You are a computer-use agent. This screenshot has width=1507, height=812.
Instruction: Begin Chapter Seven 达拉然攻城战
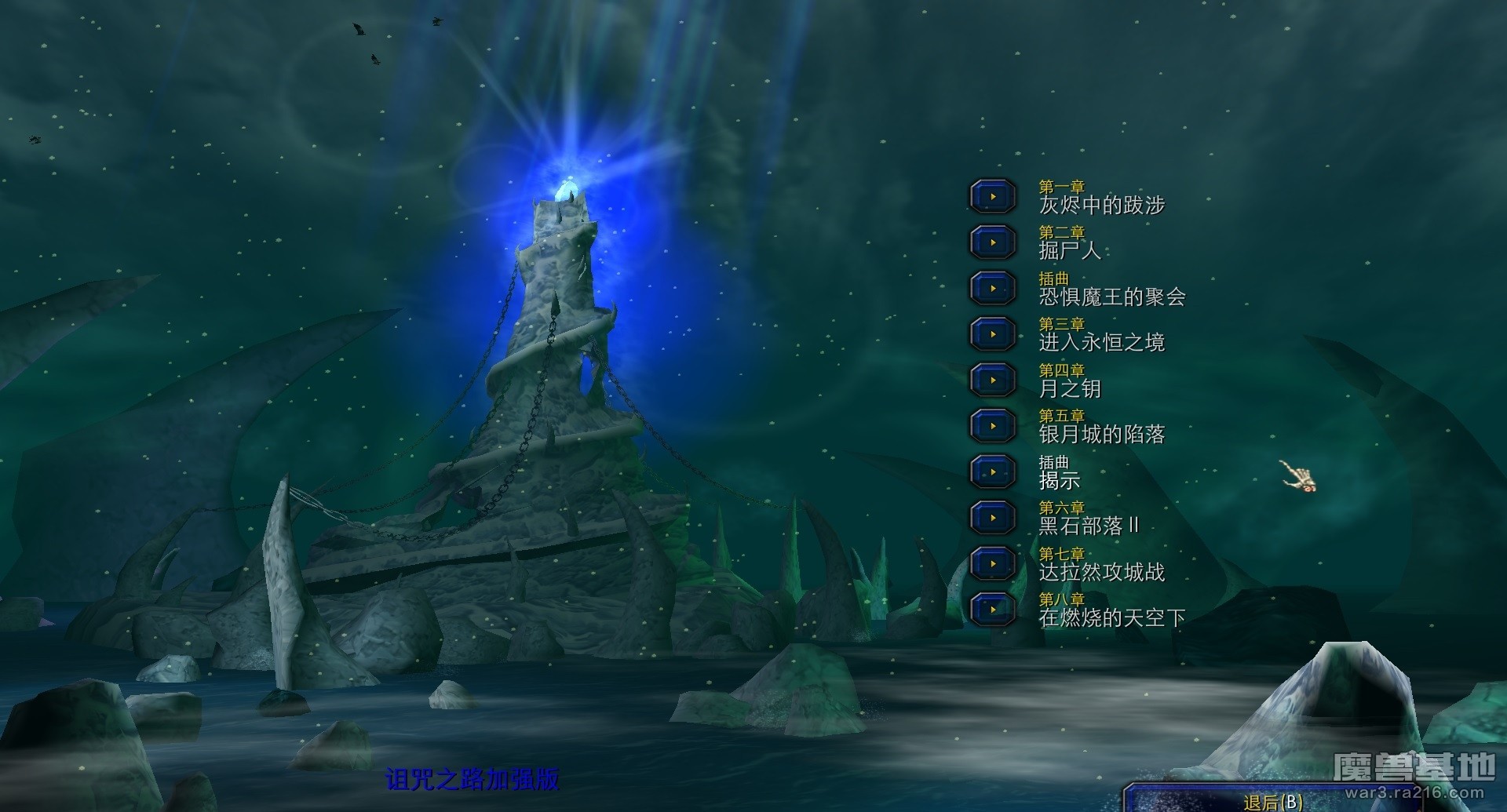pos(993,564)
